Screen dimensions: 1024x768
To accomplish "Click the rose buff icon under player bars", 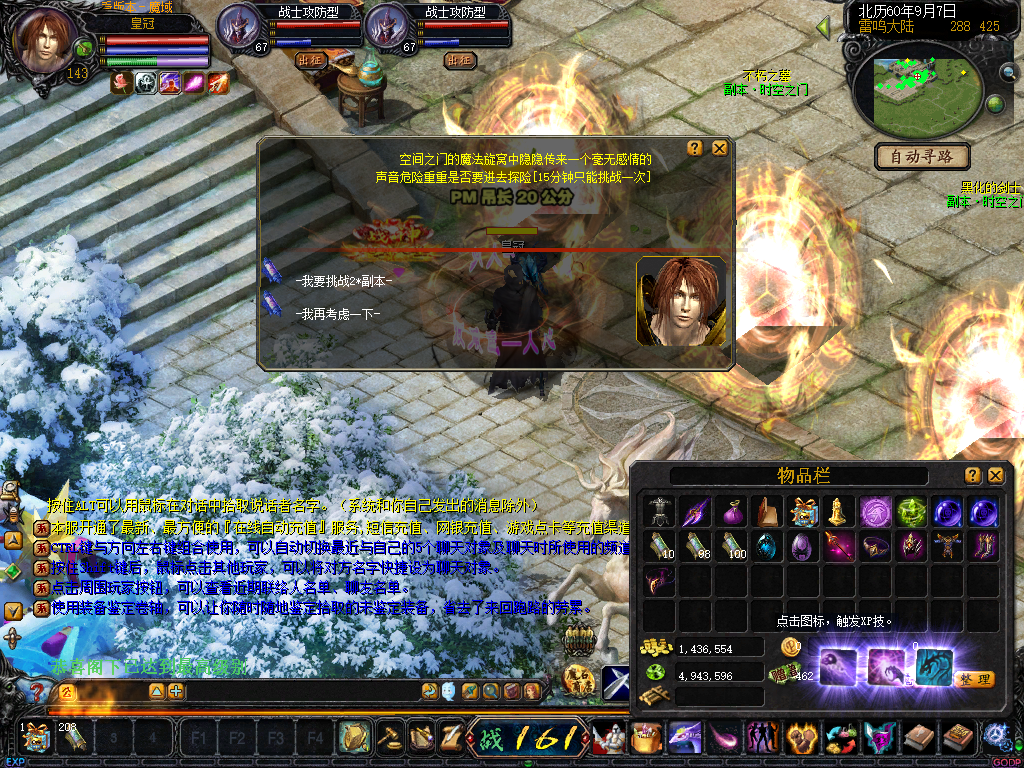I will pyautogui.click(x=122, y=84).
